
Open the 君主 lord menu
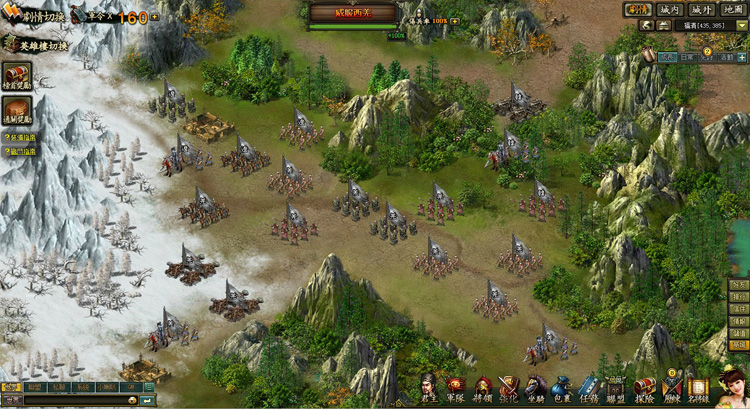coord(430,388)
